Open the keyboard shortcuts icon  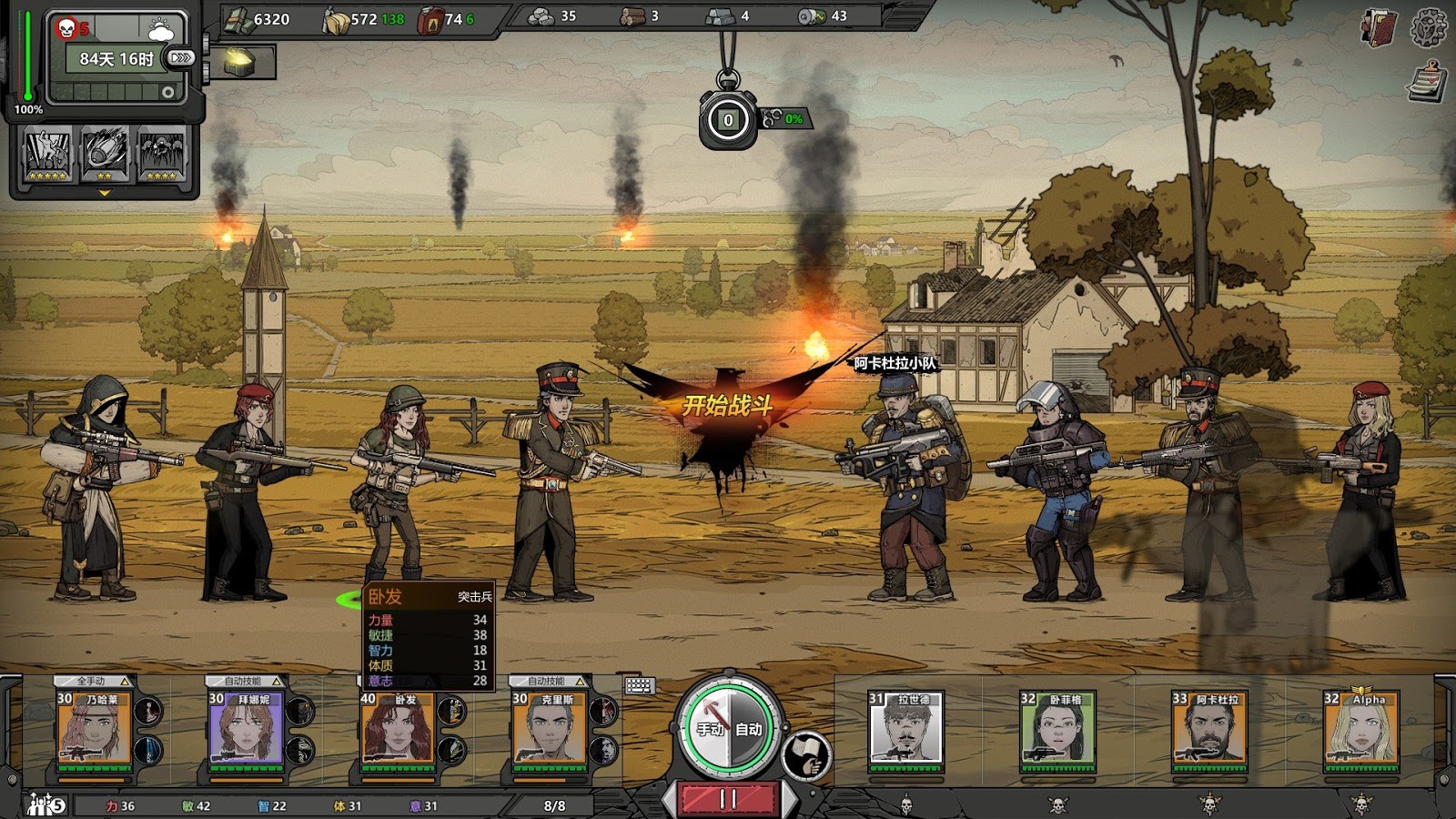coord(639,685)
